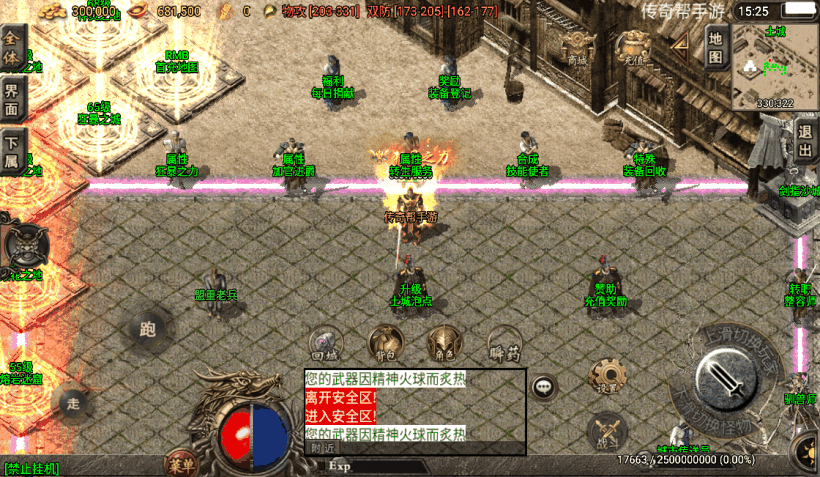
Task: Tap the 退出 exit button
Action: pos(807,142)
